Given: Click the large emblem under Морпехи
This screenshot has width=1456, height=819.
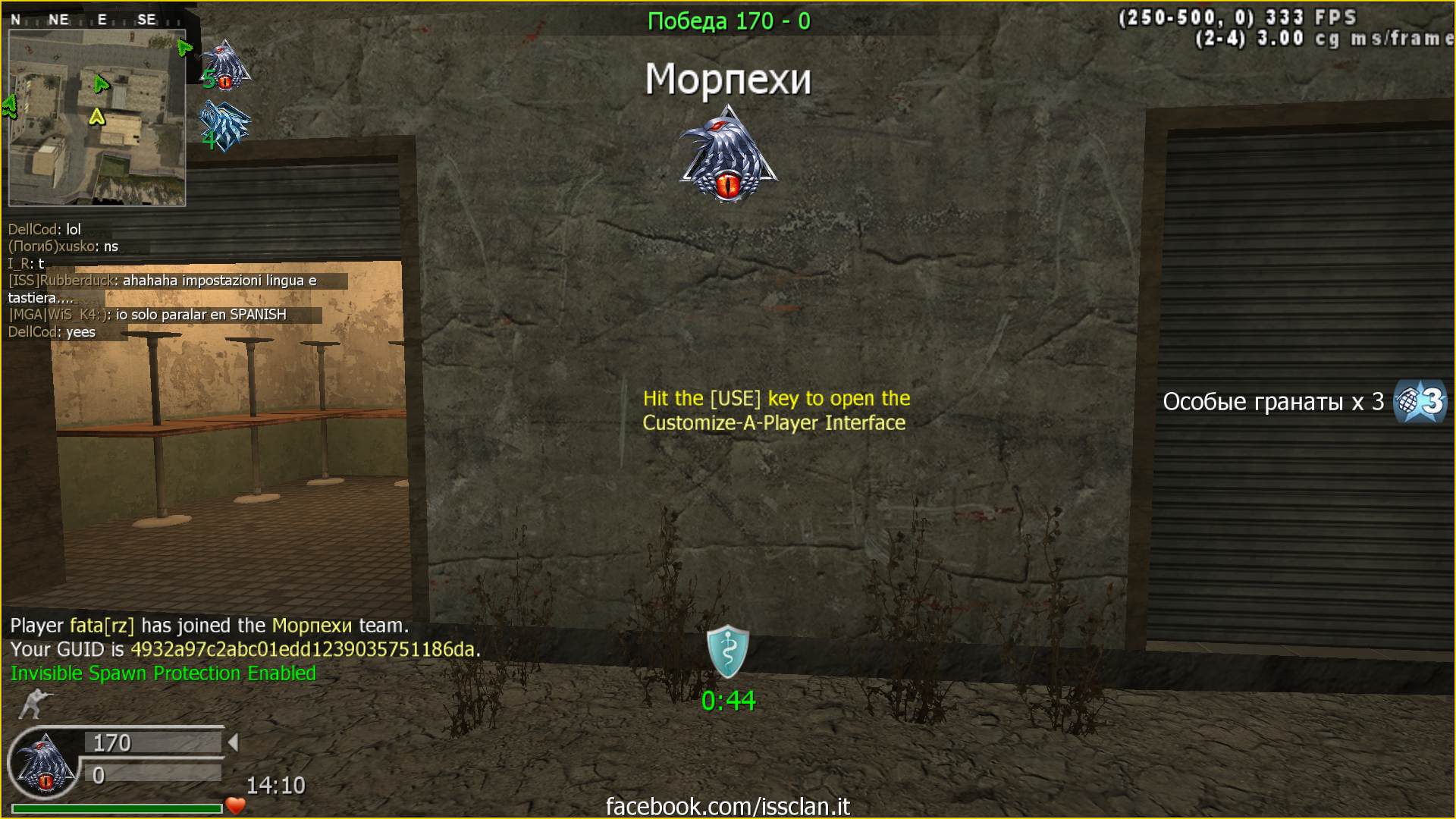Looking at the screenshot, I should (728, 155).
